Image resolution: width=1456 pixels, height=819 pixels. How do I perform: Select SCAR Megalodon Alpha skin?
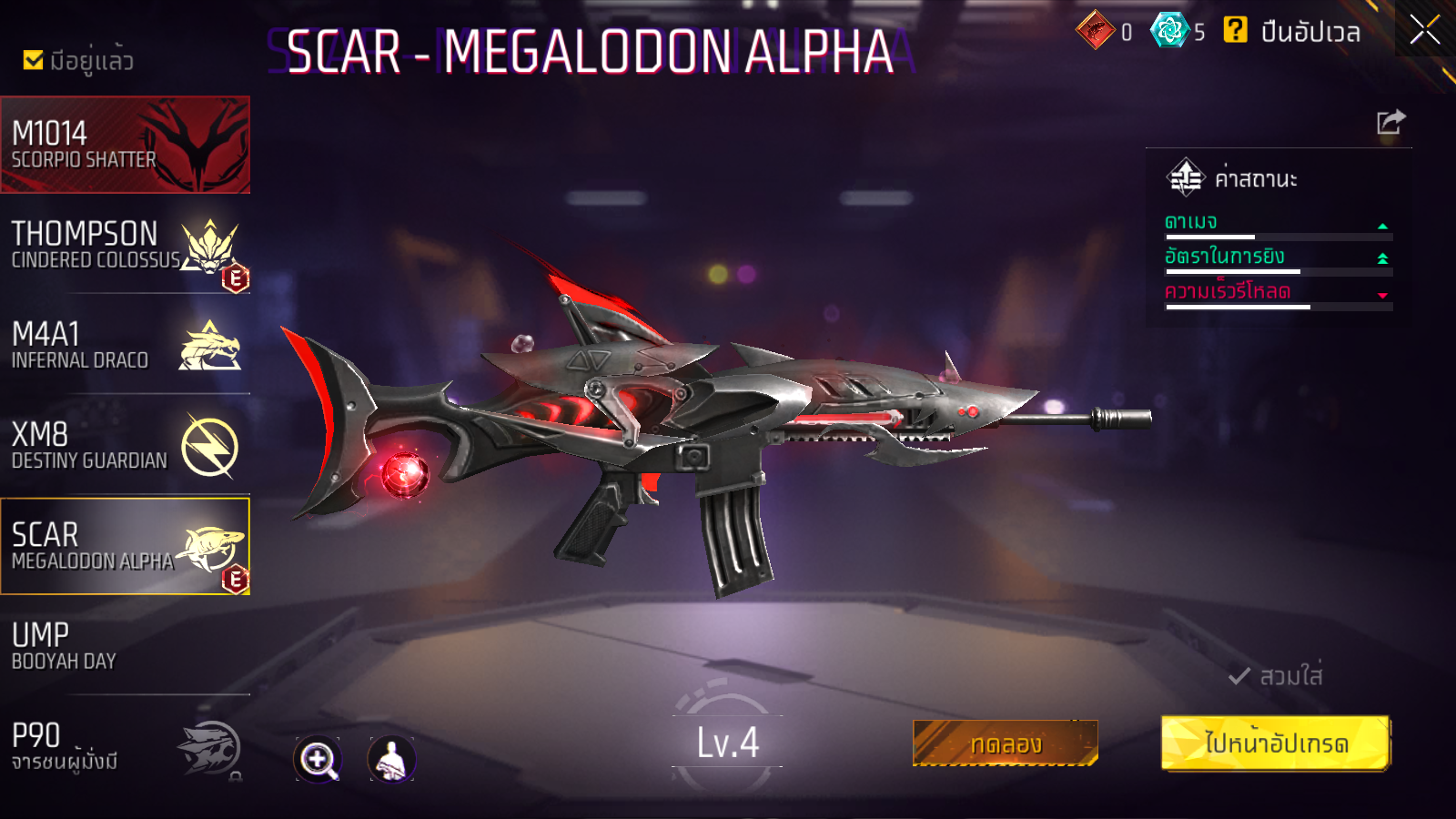coord(125,546)
